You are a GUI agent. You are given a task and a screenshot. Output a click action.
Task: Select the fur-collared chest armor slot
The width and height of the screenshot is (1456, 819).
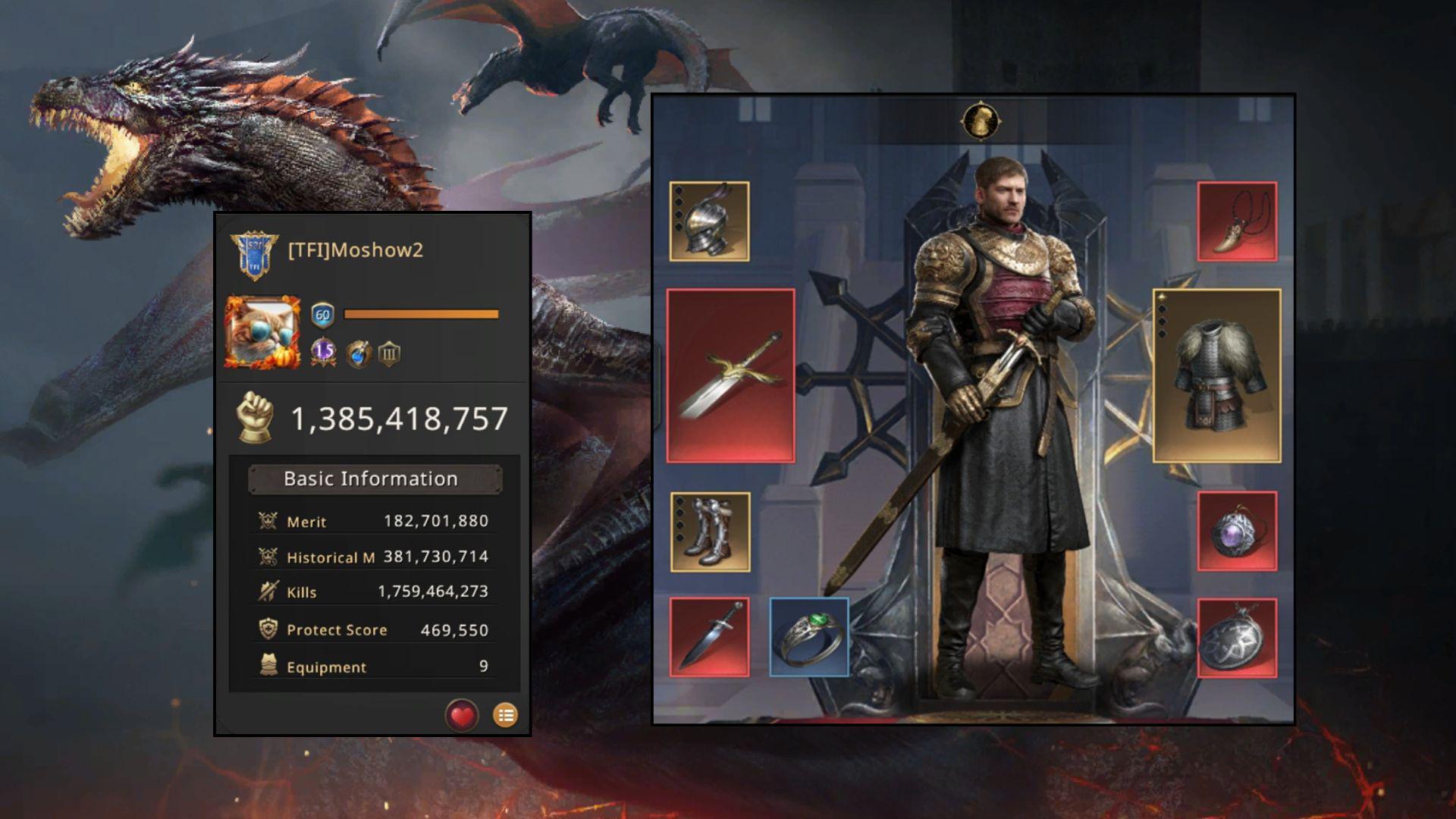(x=1216, y=375)
